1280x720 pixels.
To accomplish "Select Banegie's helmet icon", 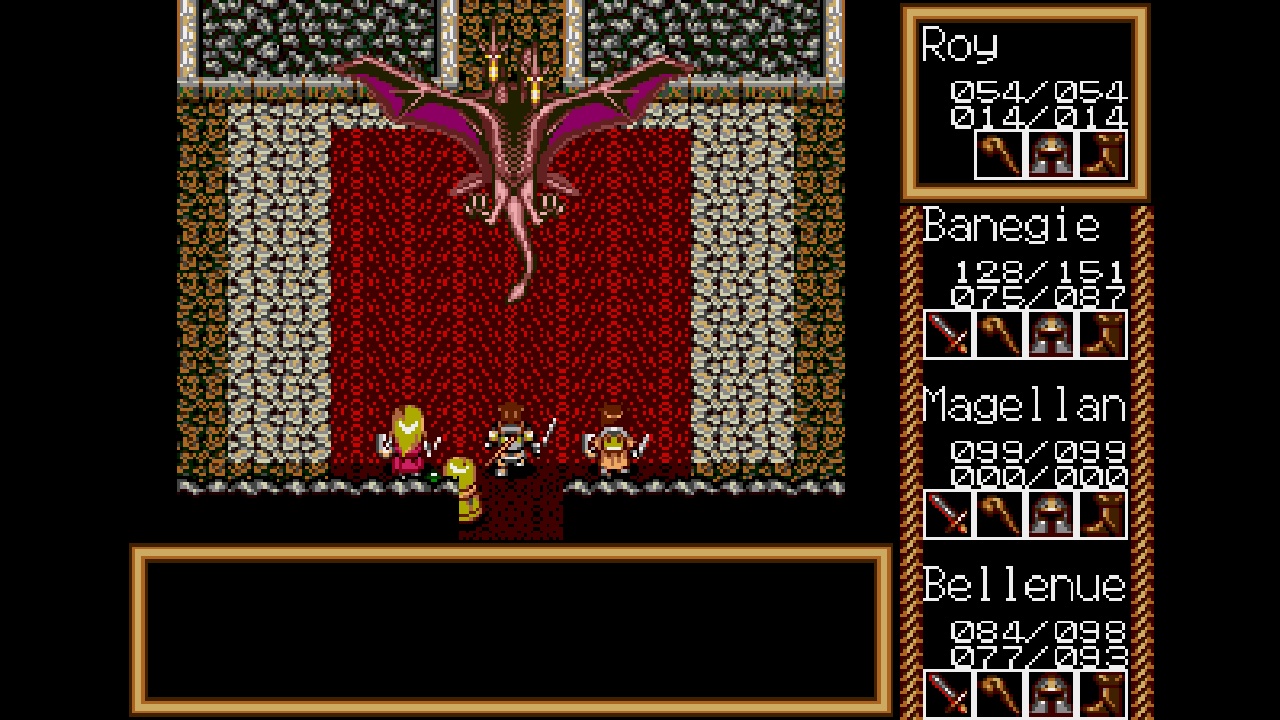I will click(1051, 335).
